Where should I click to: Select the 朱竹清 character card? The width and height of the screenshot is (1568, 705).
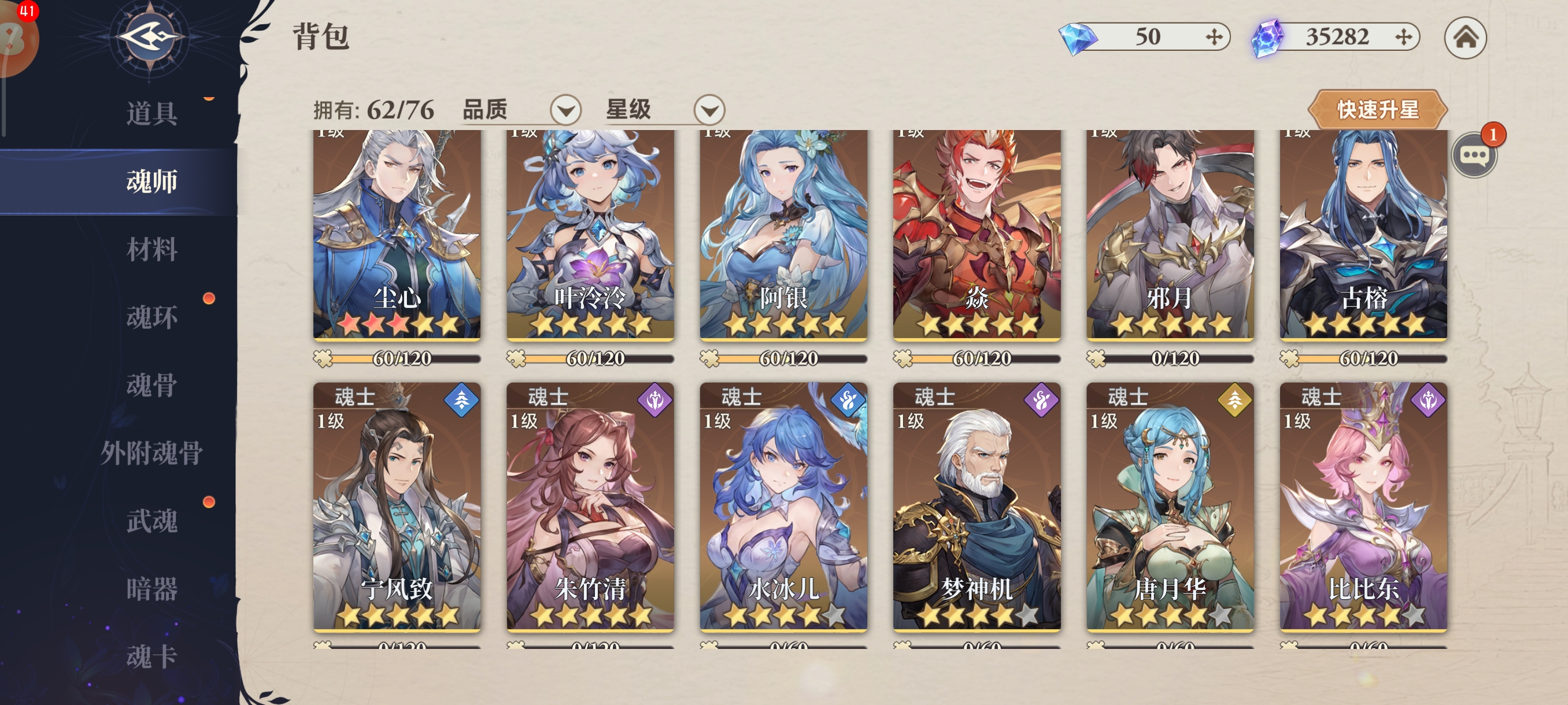[x=590, y=506]
